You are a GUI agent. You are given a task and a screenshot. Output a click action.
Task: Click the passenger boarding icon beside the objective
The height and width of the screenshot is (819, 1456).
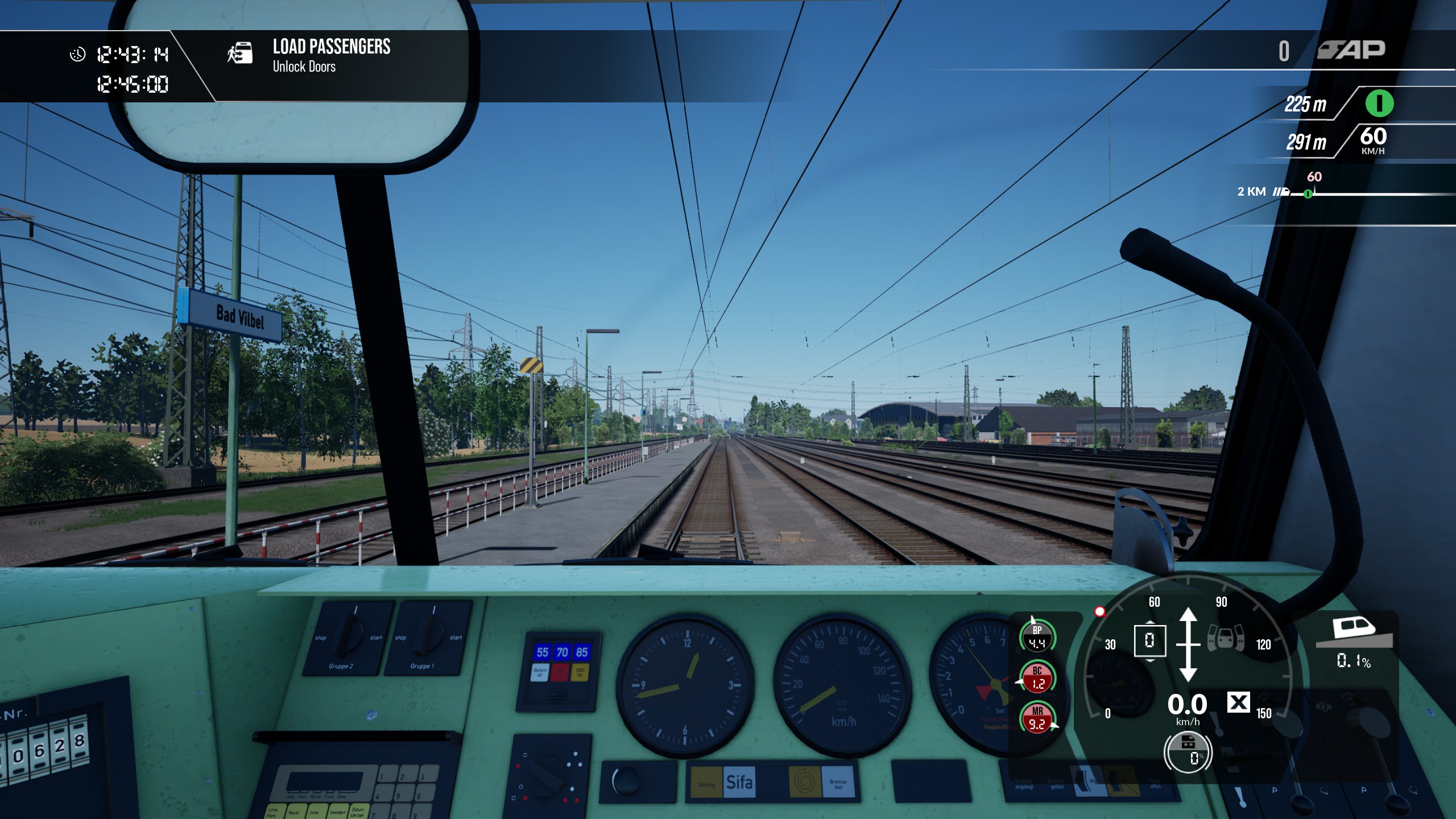coord(240,53)
